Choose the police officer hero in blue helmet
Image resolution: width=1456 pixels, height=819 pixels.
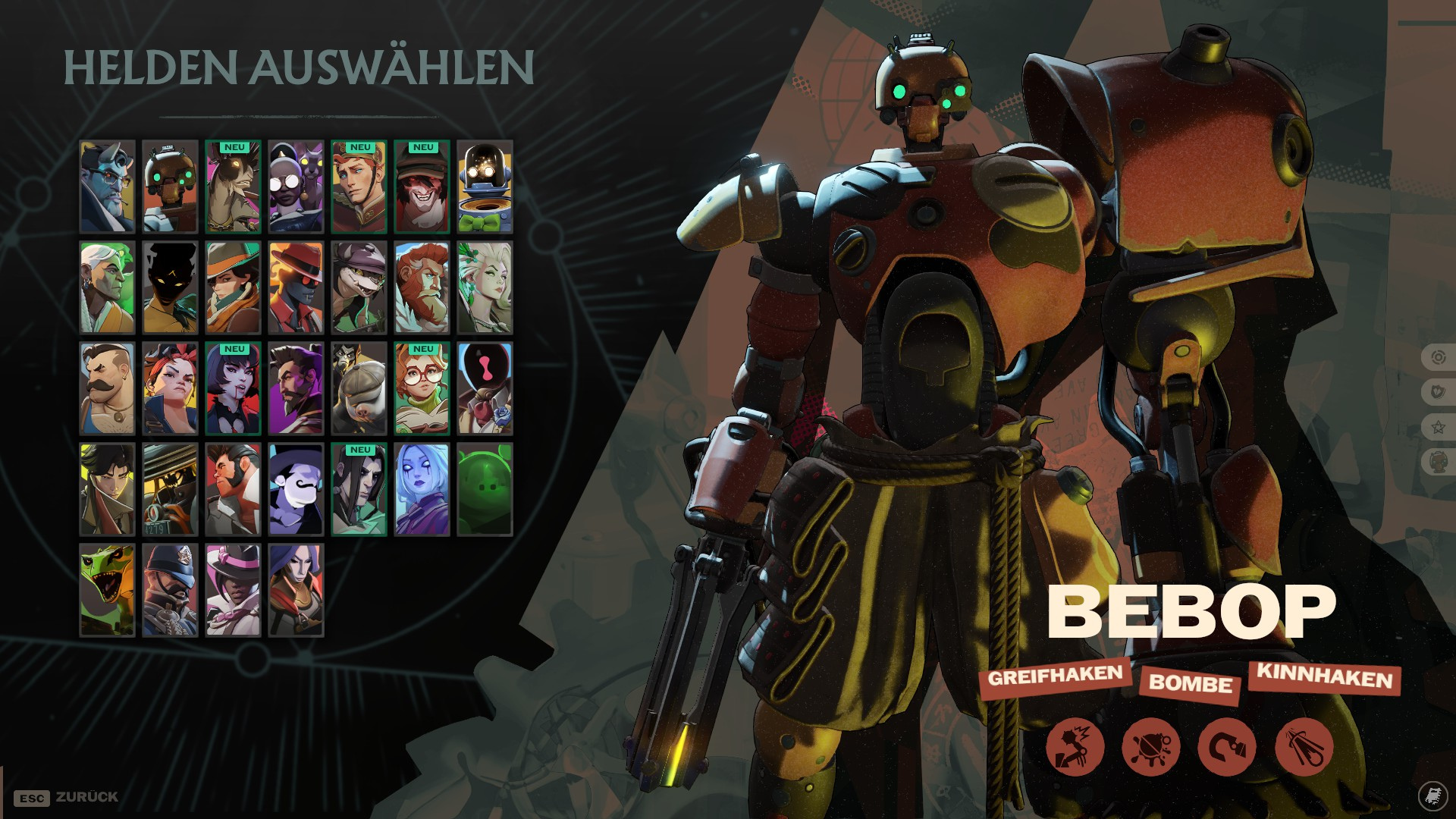[x=170, y=590]
